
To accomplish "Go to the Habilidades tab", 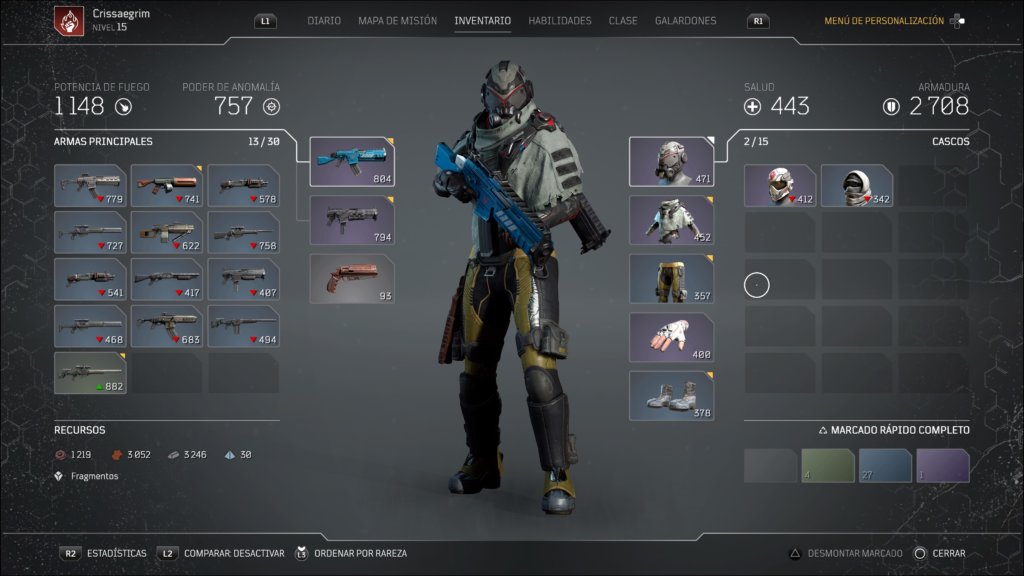I will 559,21.
